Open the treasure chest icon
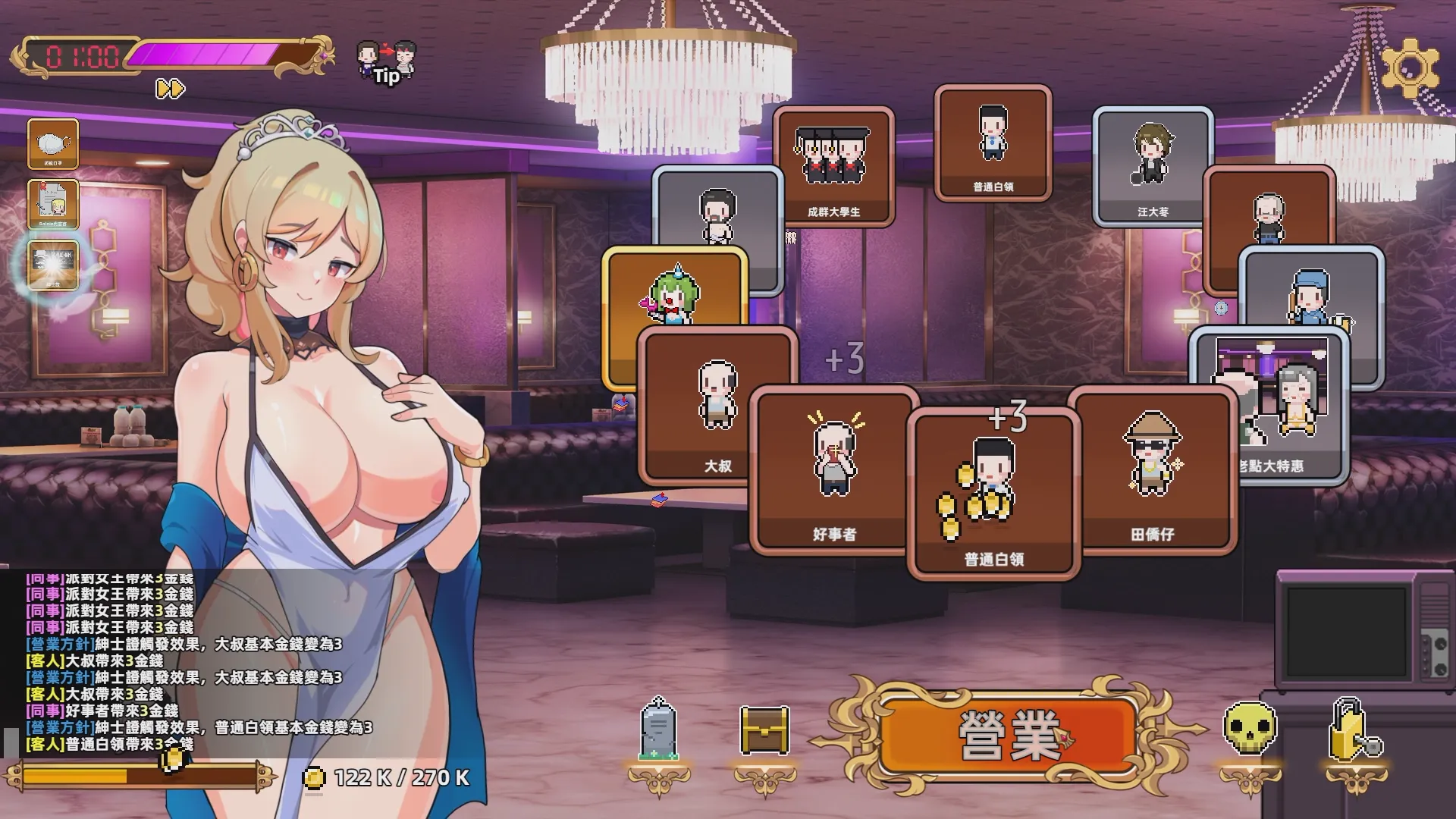This screenshot has height=819, width=1456. pyautogui.click(x=764, y=730)
